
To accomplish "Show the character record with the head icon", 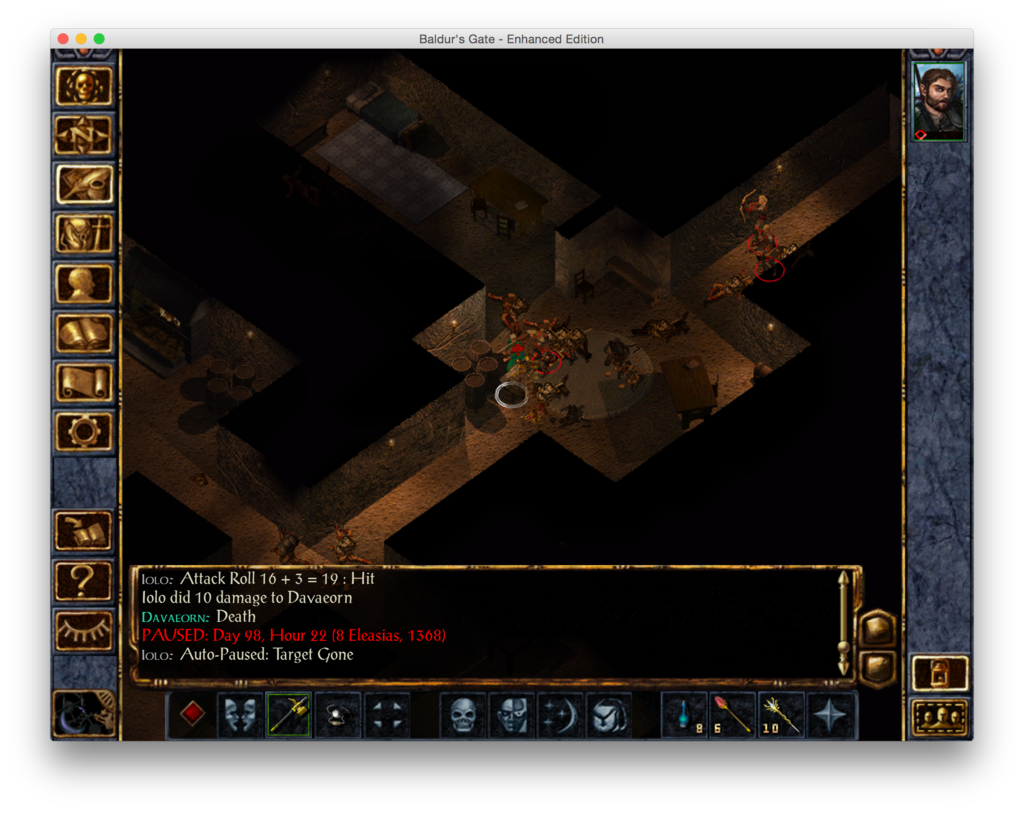I will (x=84, y=283).
